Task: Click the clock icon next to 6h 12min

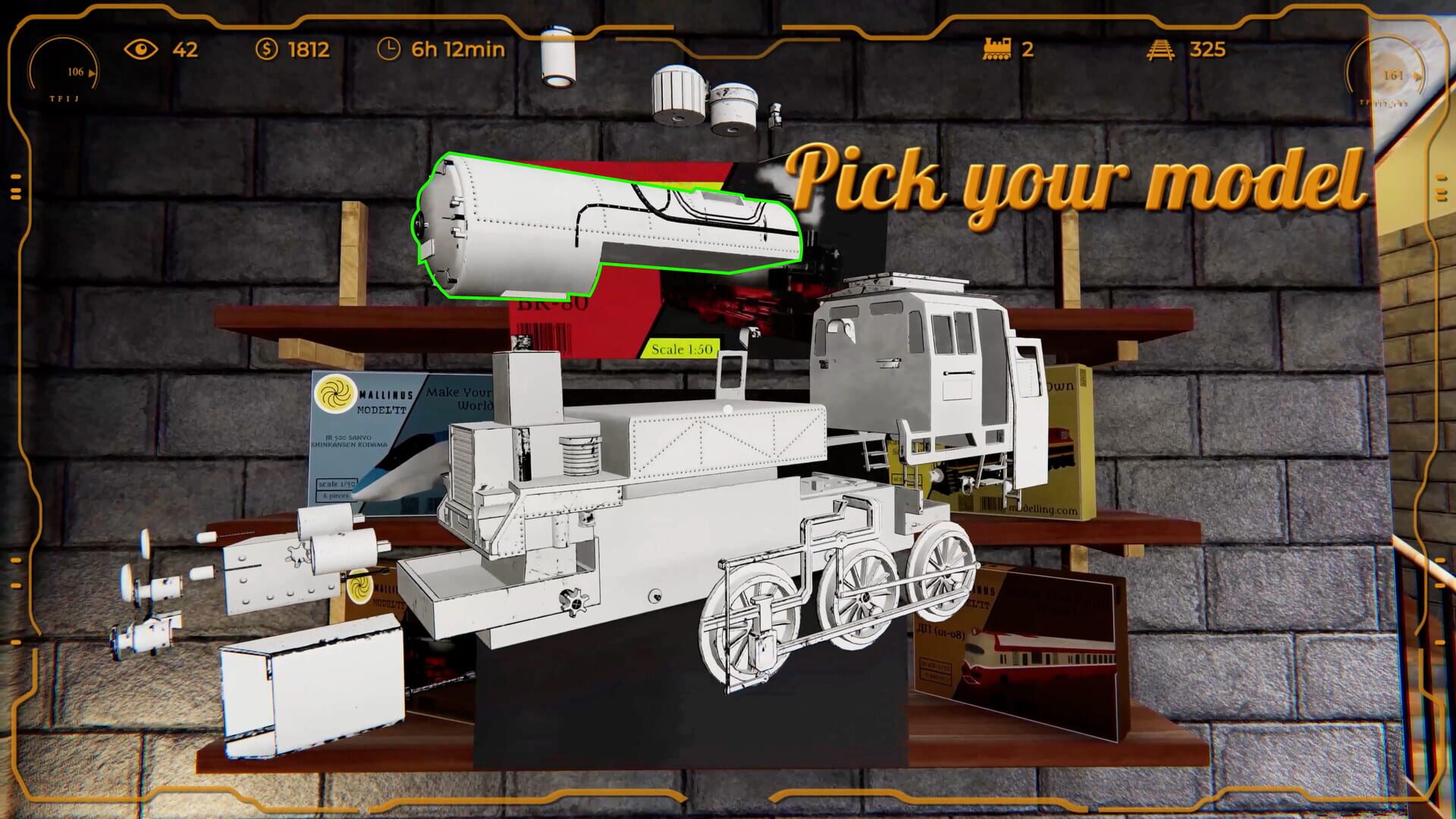Action: coord(388,50)
